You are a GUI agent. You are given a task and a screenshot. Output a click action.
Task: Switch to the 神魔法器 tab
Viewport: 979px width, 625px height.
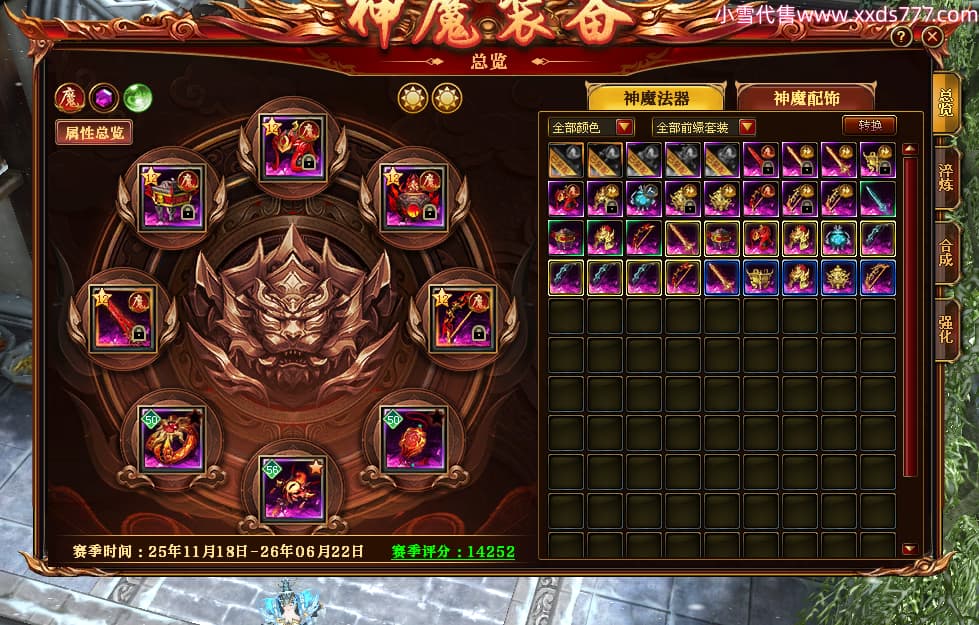click(x=655, y=98)
